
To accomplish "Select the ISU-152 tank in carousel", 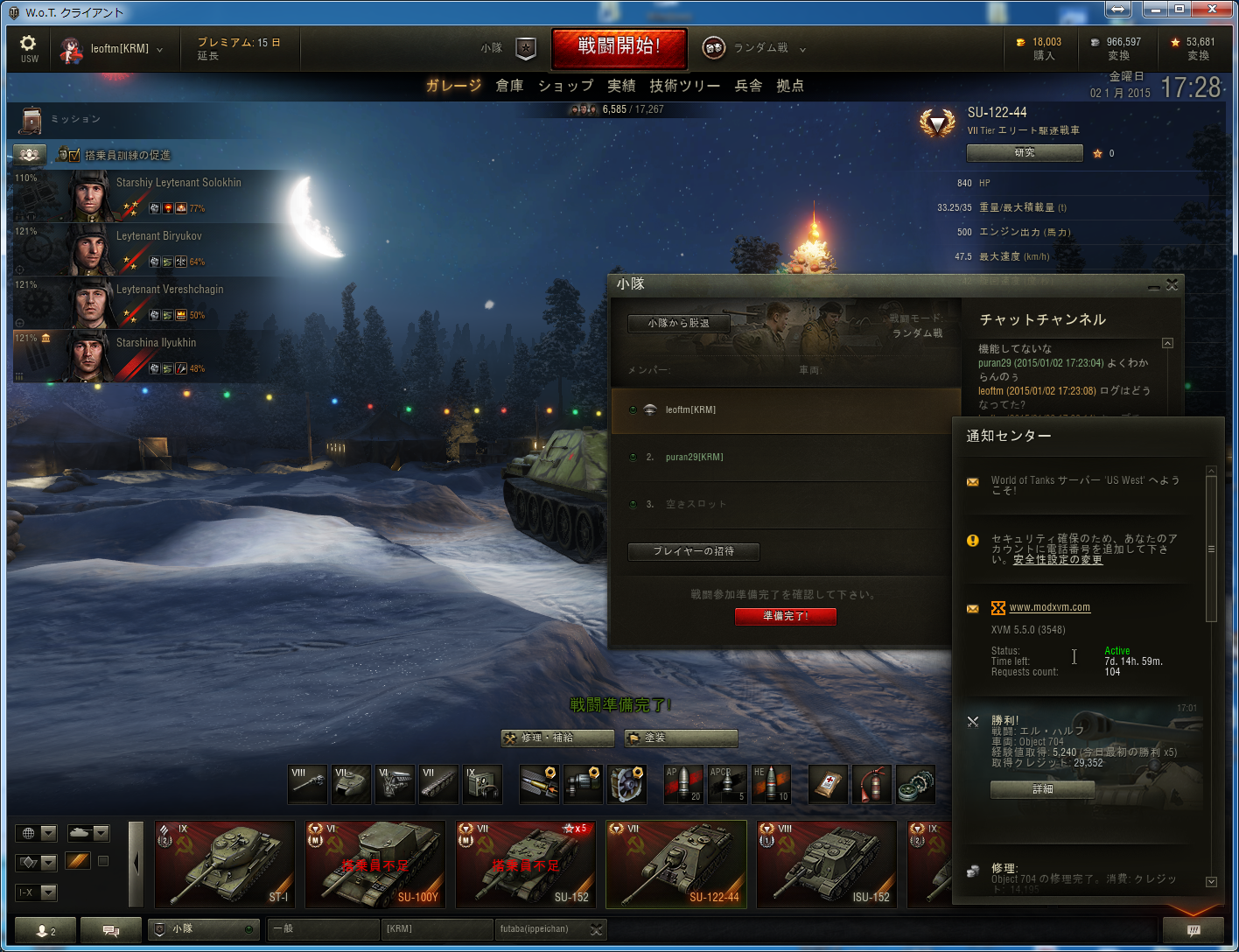I will (x=826, y=864).
